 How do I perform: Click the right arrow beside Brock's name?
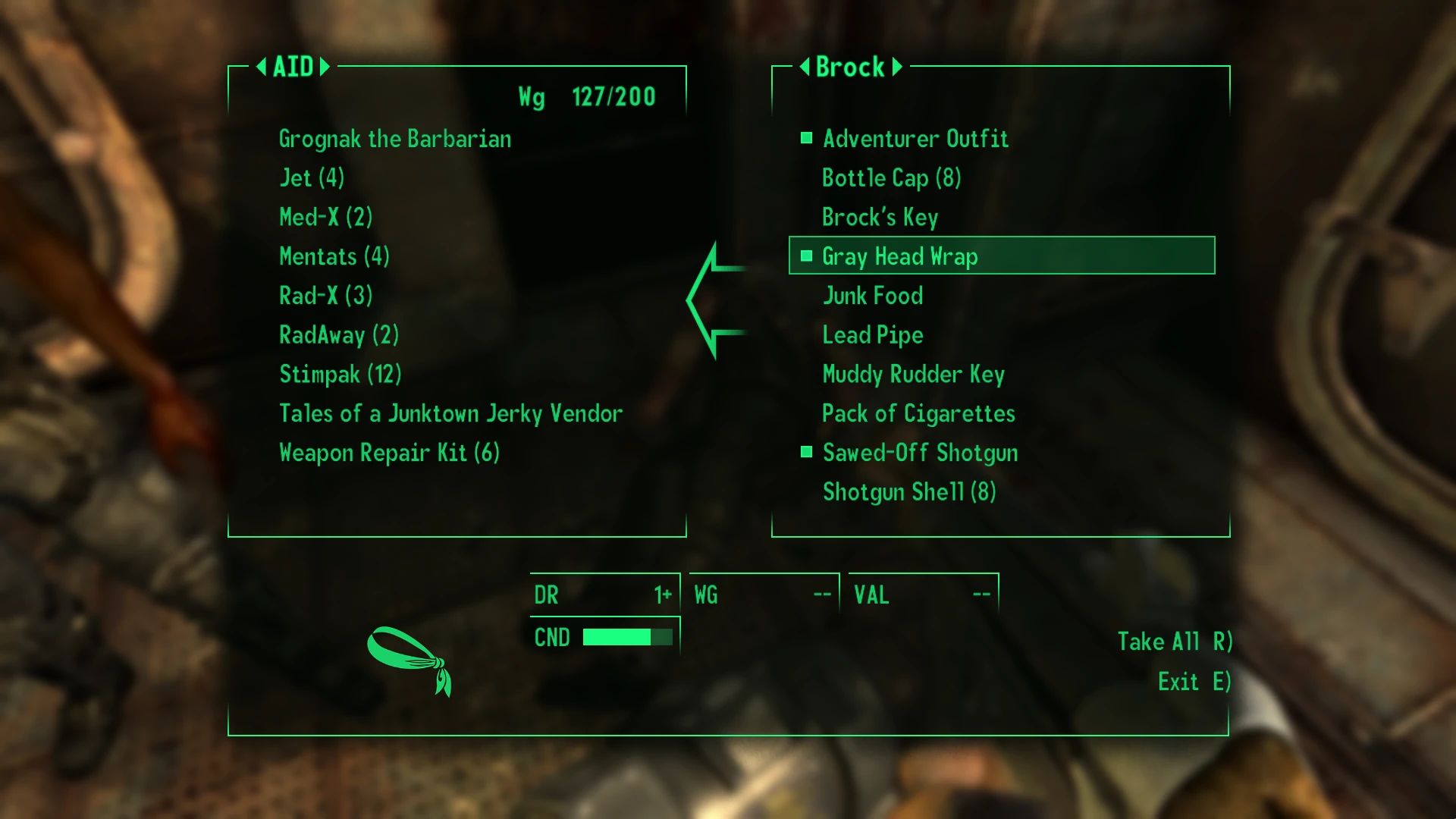(x=897, y=67)
